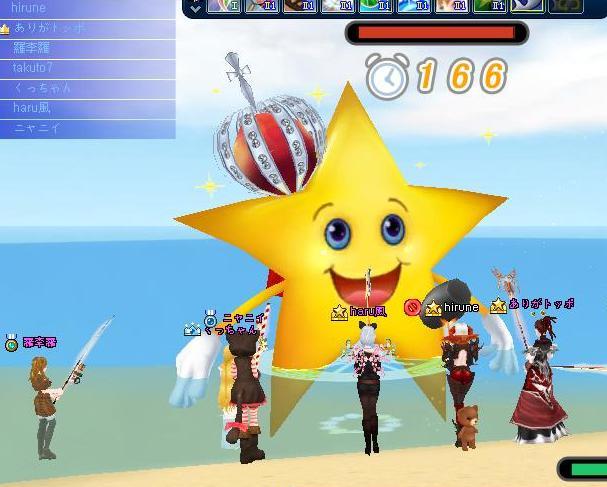This screenshot has width=607, height=487.
Task: Choose 羅李羅 from the party list
Action: [32, 48]
